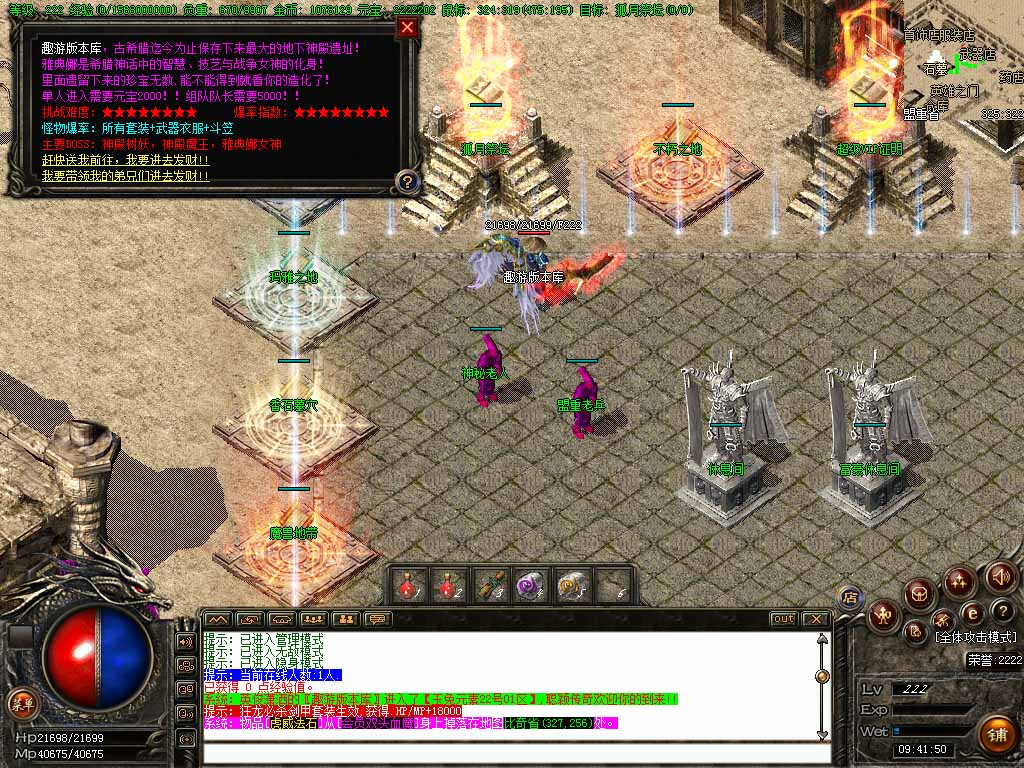
Task: Use the purple stone in hotbar slot 4
Action: coord(529,585)
